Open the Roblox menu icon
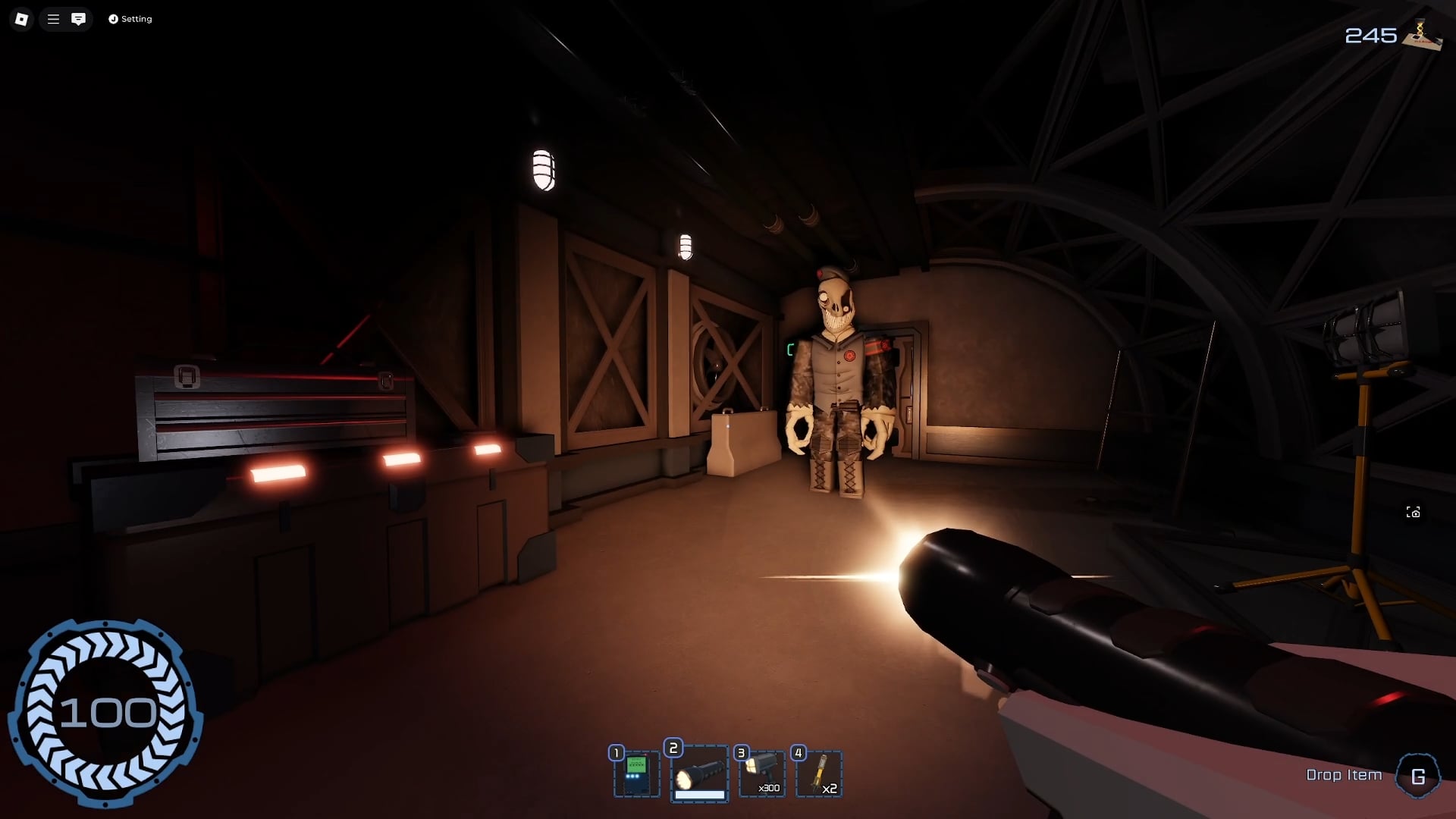1456x819 pixels. tap(20, 19)
